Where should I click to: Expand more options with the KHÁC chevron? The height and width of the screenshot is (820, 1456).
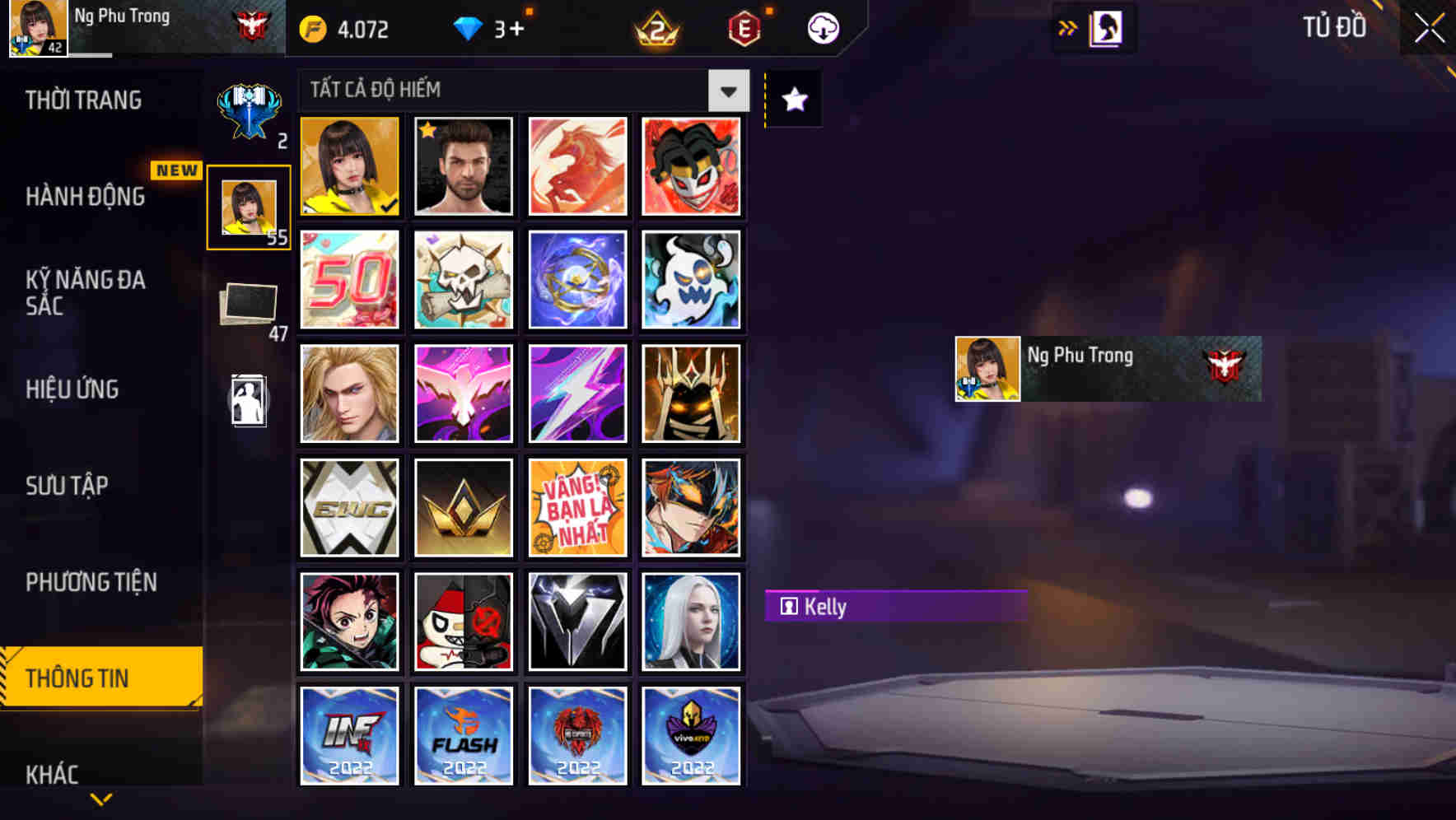102,797
